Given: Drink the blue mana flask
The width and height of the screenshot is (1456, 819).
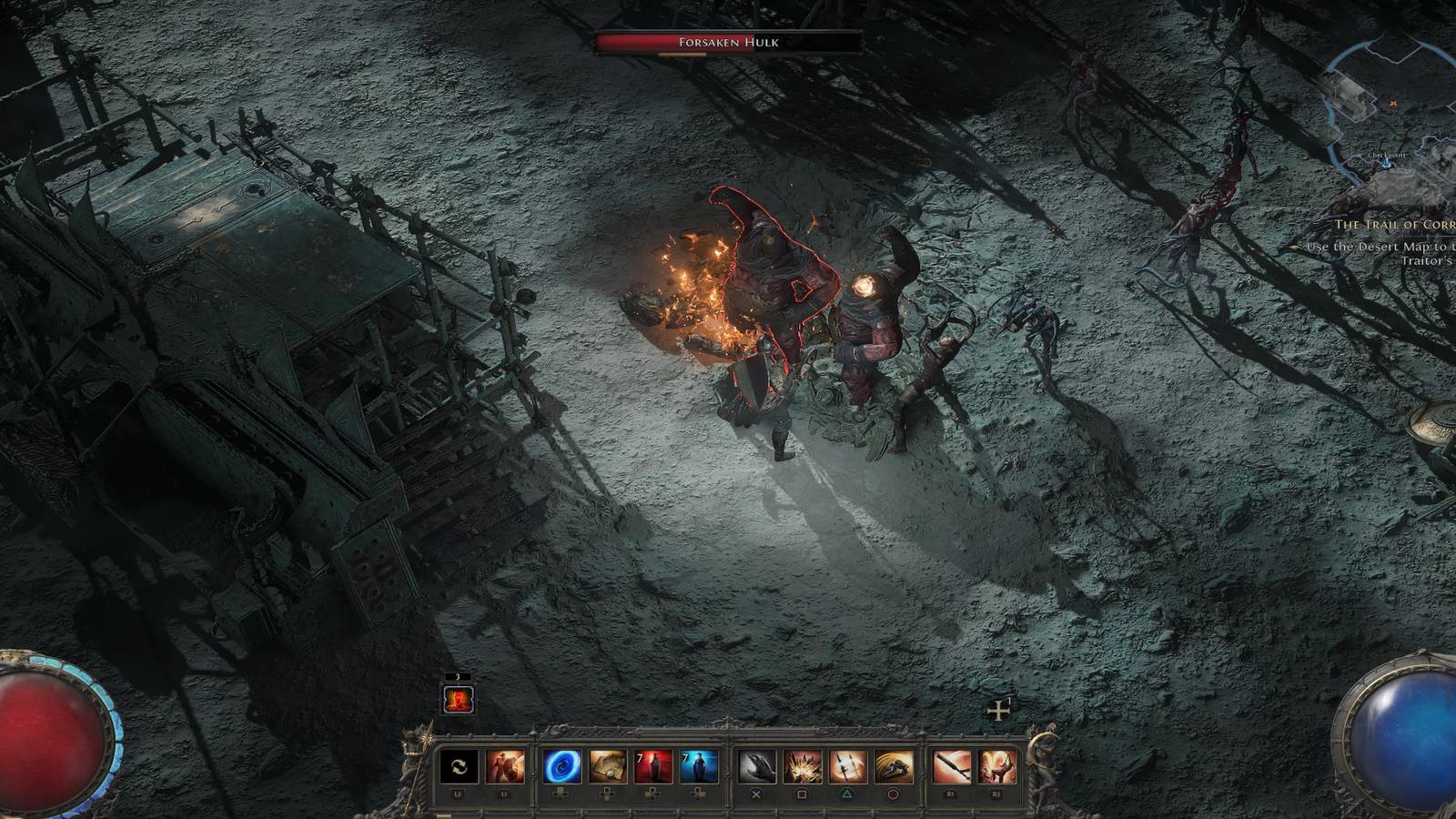Looking at the screenshot, I should 698,764.
